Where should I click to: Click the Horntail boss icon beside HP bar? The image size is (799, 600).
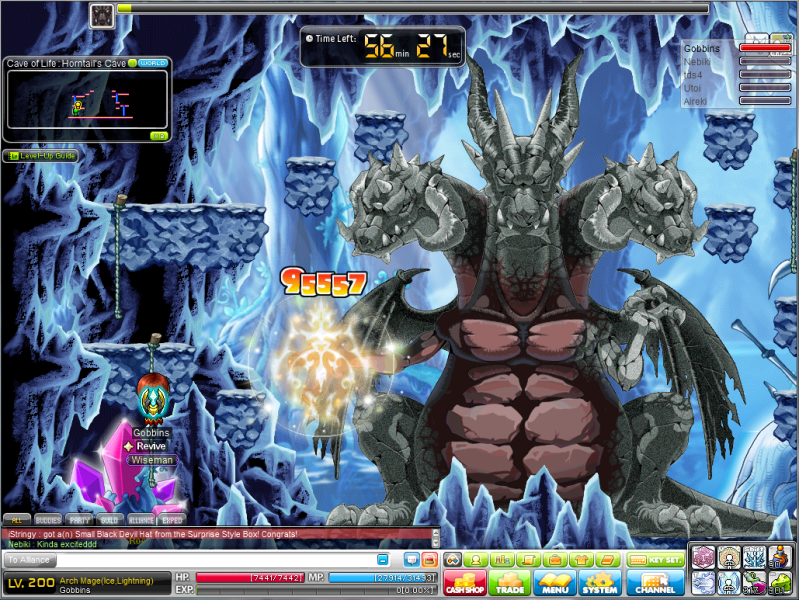point(102,14)
